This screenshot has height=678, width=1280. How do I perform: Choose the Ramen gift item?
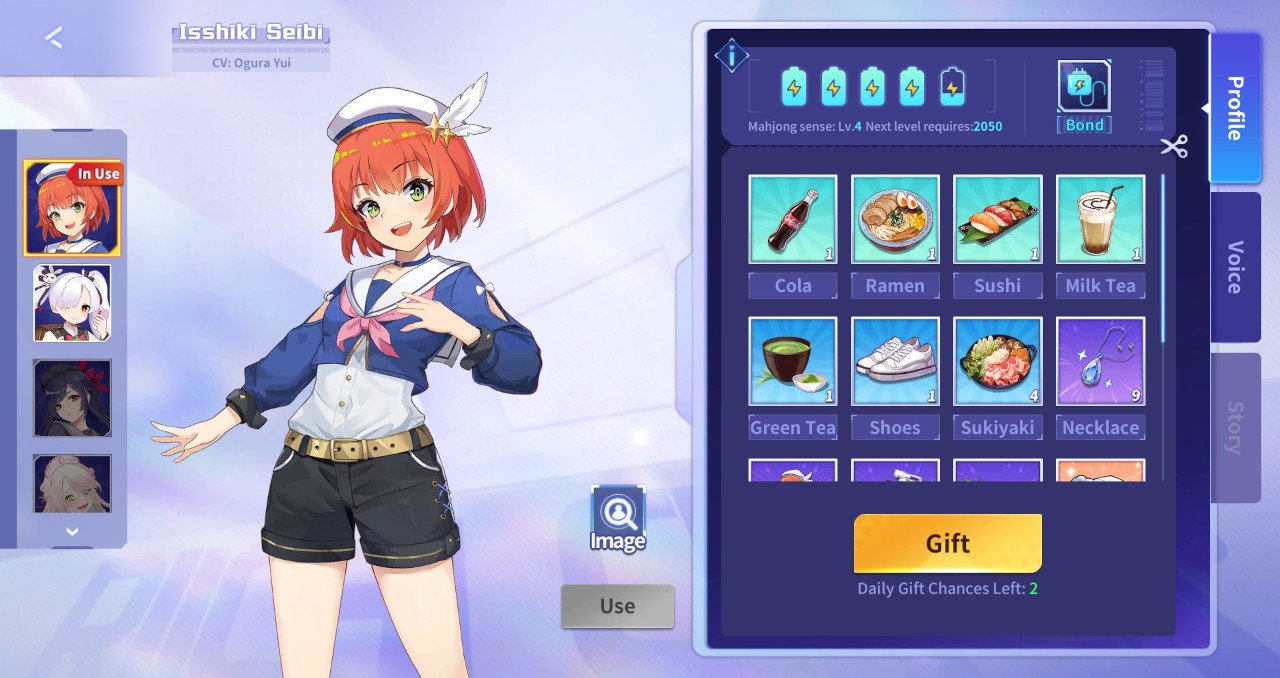click(895, 220)
